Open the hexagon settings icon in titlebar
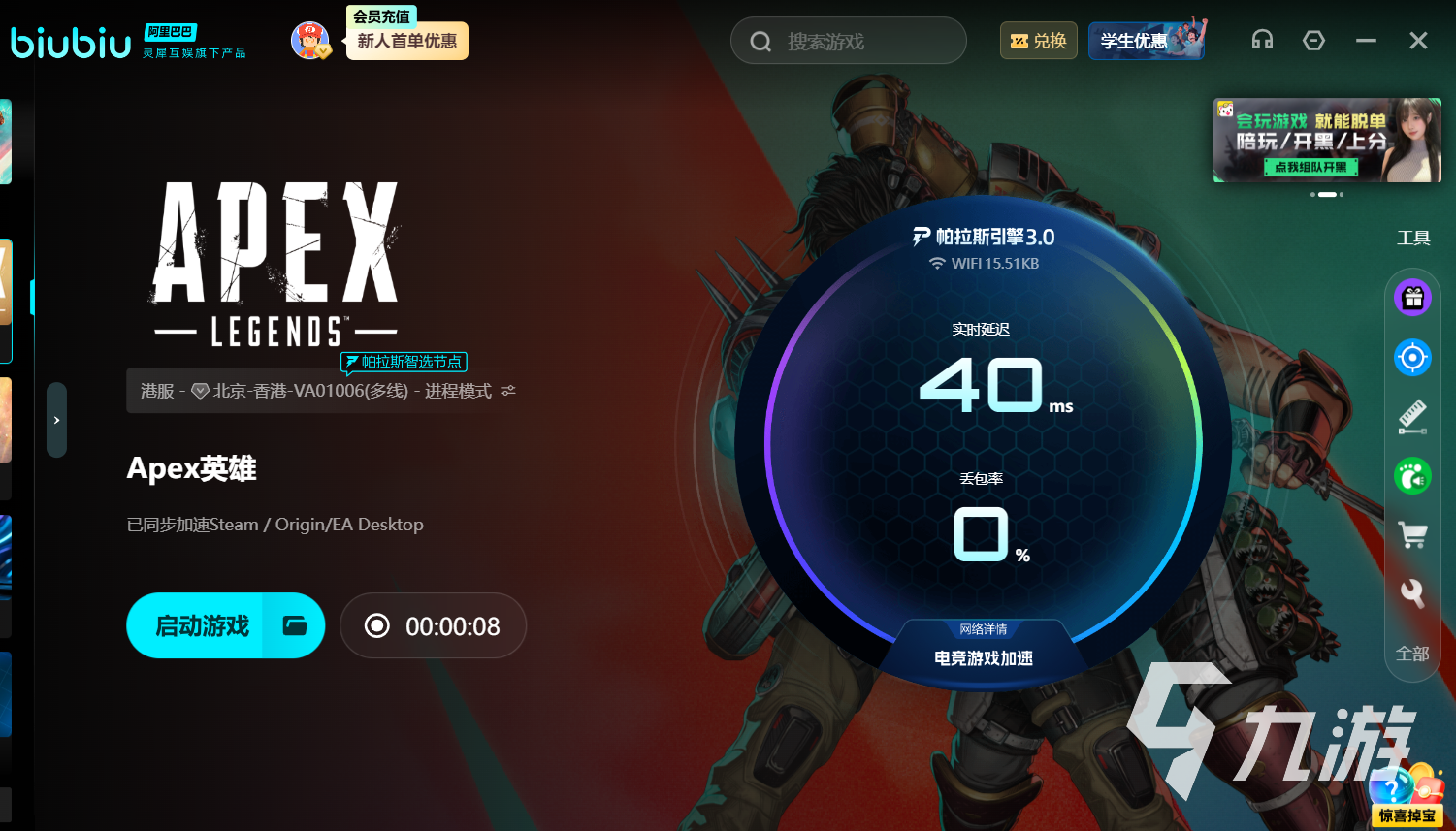 click(x=1314, y=40)
